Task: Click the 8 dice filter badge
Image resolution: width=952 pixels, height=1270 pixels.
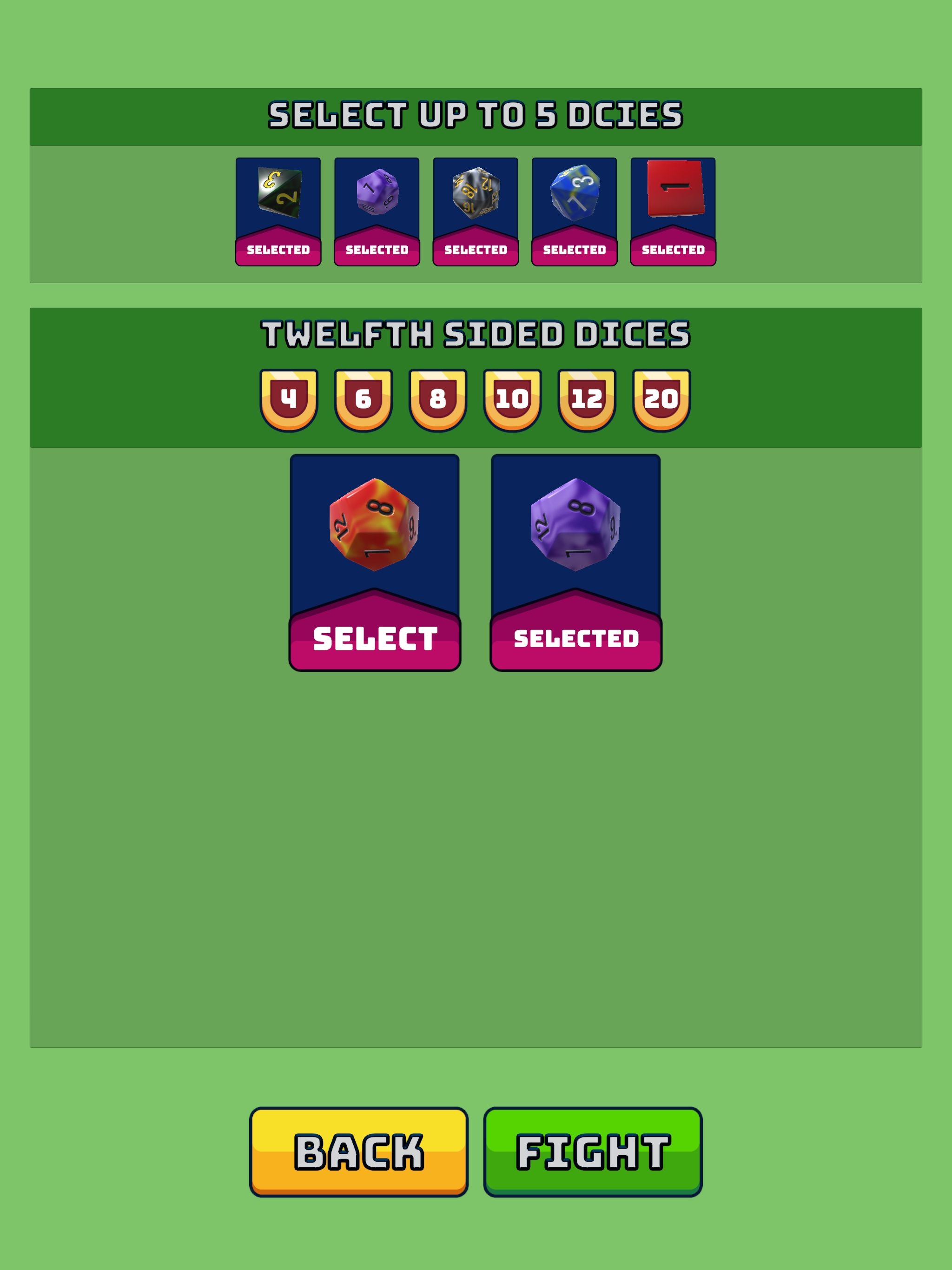Action: coord(439,398)
